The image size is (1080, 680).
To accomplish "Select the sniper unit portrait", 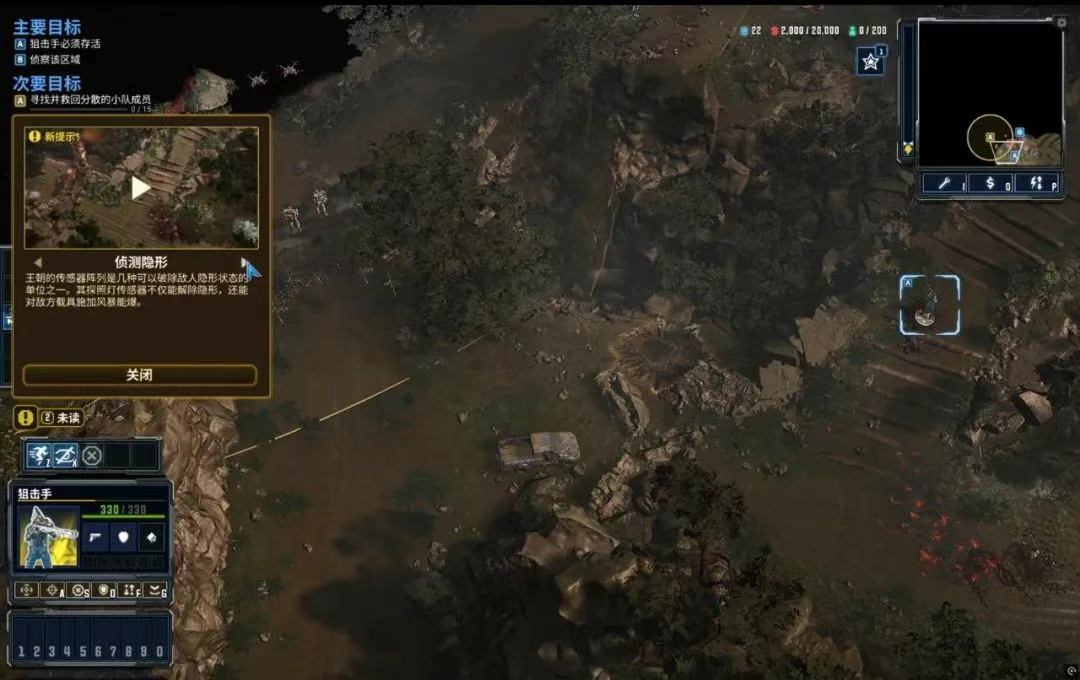I will [48, 537].
